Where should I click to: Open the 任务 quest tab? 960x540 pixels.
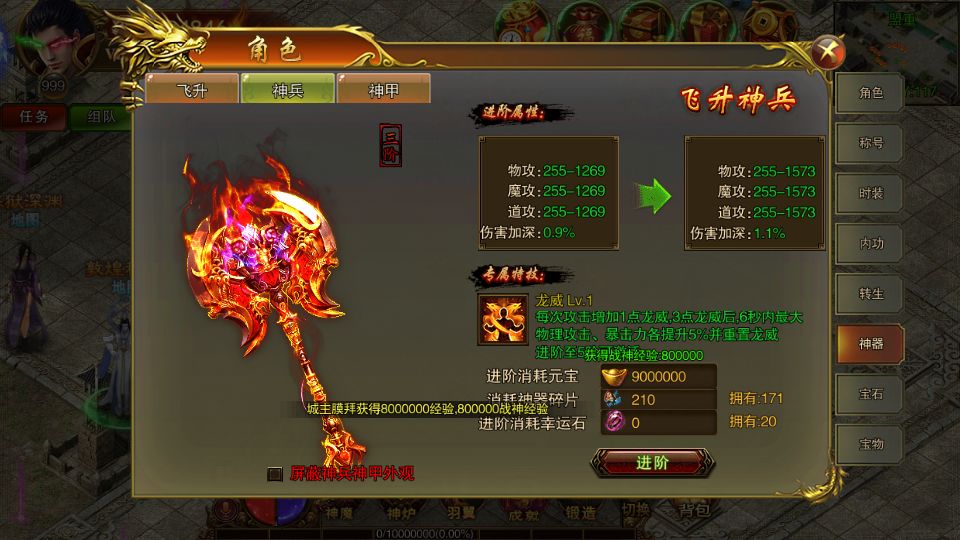34,116
